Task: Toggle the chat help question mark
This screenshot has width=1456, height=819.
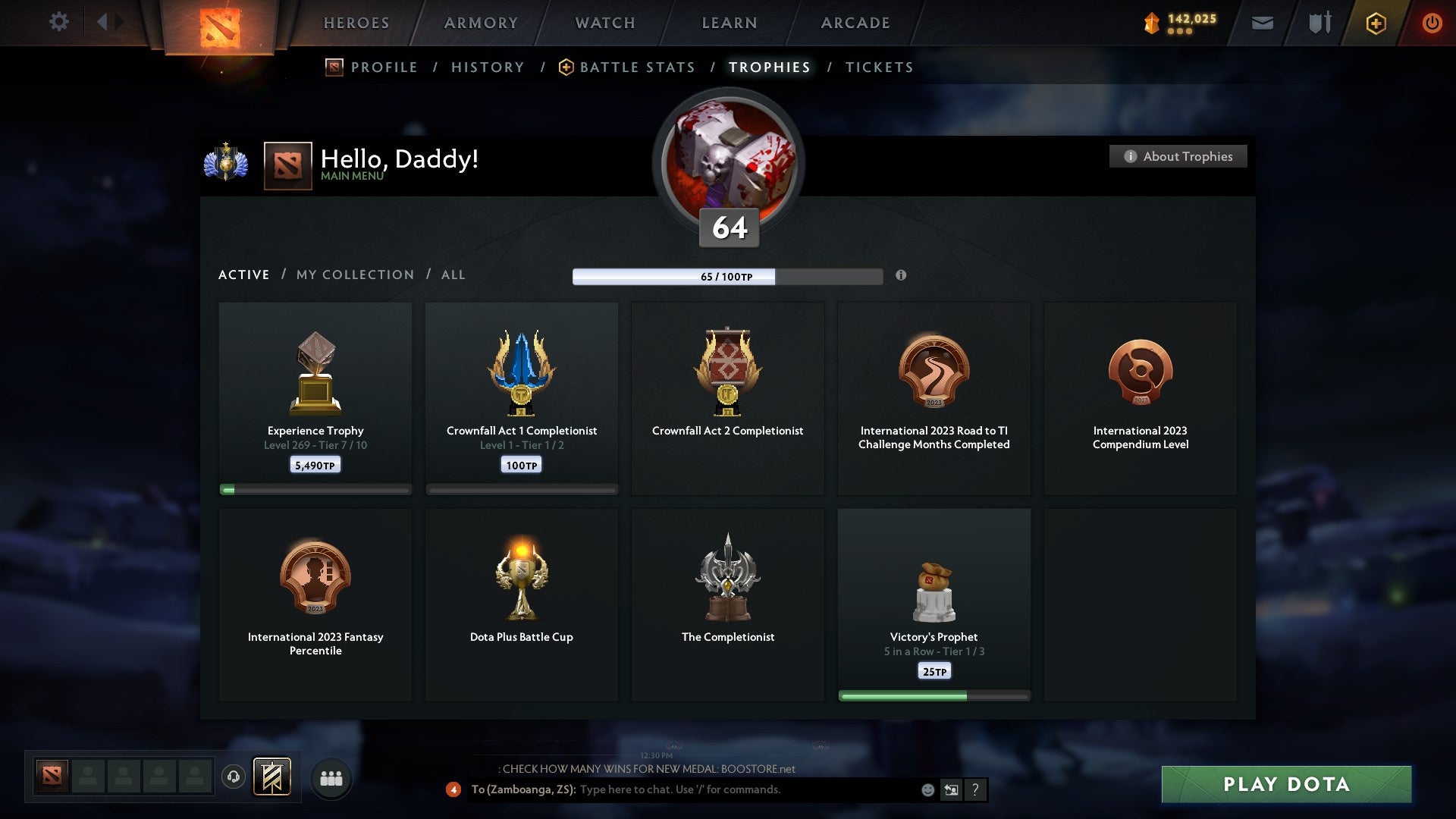Action: pyautogui.click(x=976, y=790)
